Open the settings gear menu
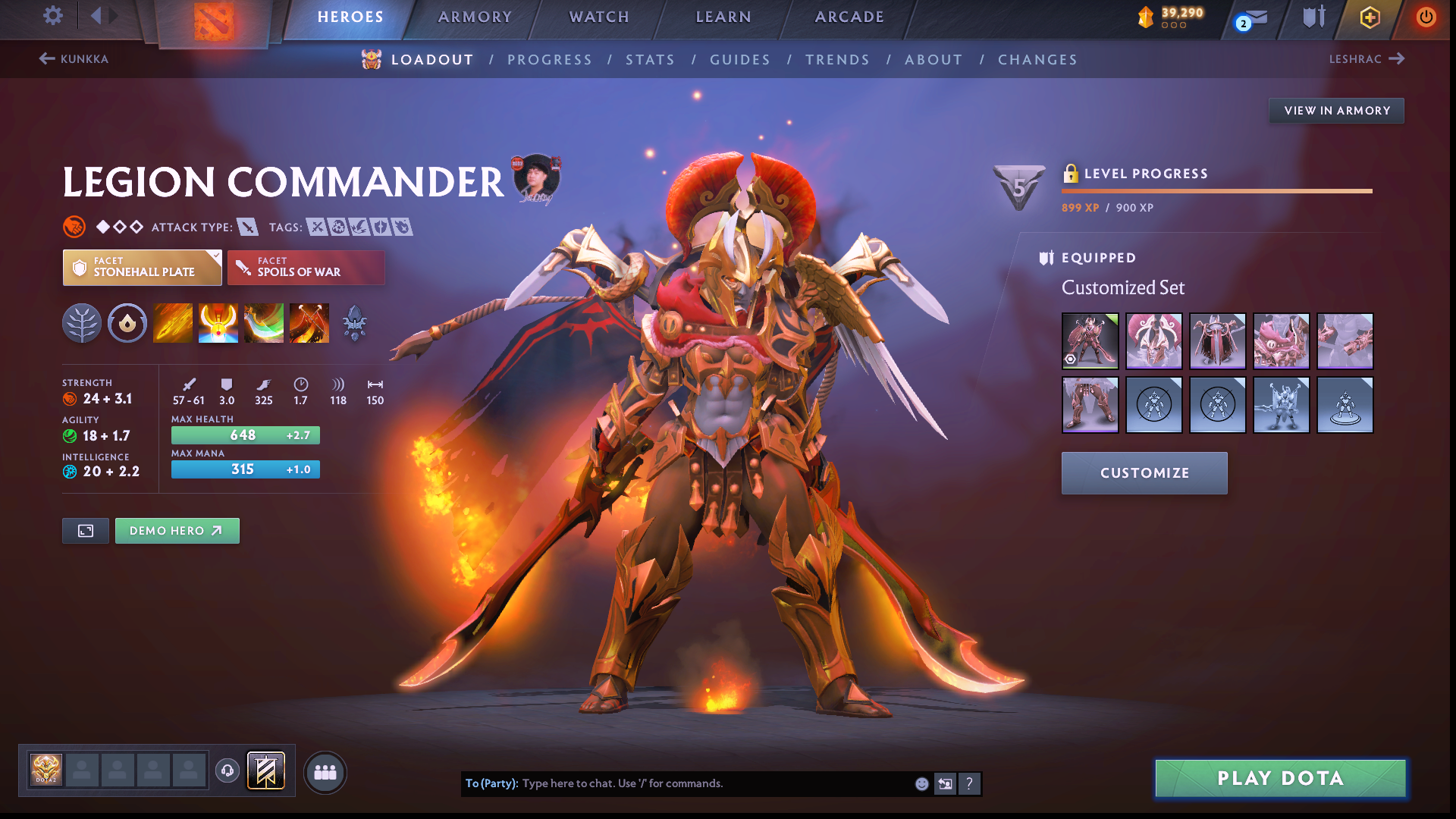 [x=52, y=16]
